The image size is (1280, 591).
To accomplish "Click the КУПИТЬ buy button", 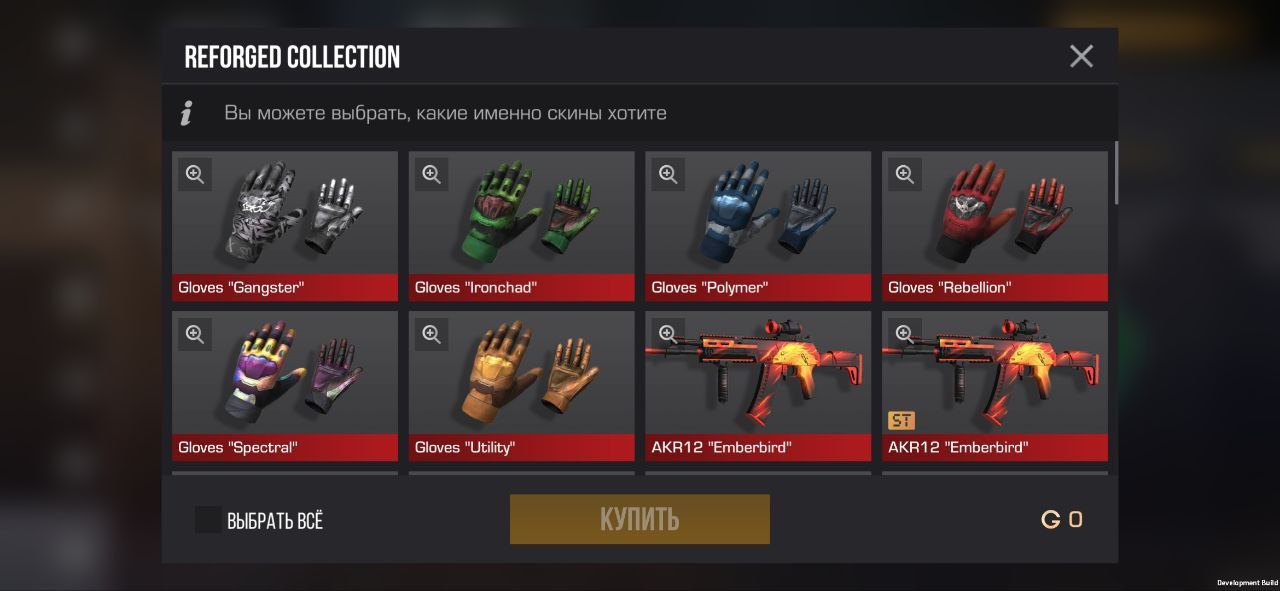I will 639,519.
